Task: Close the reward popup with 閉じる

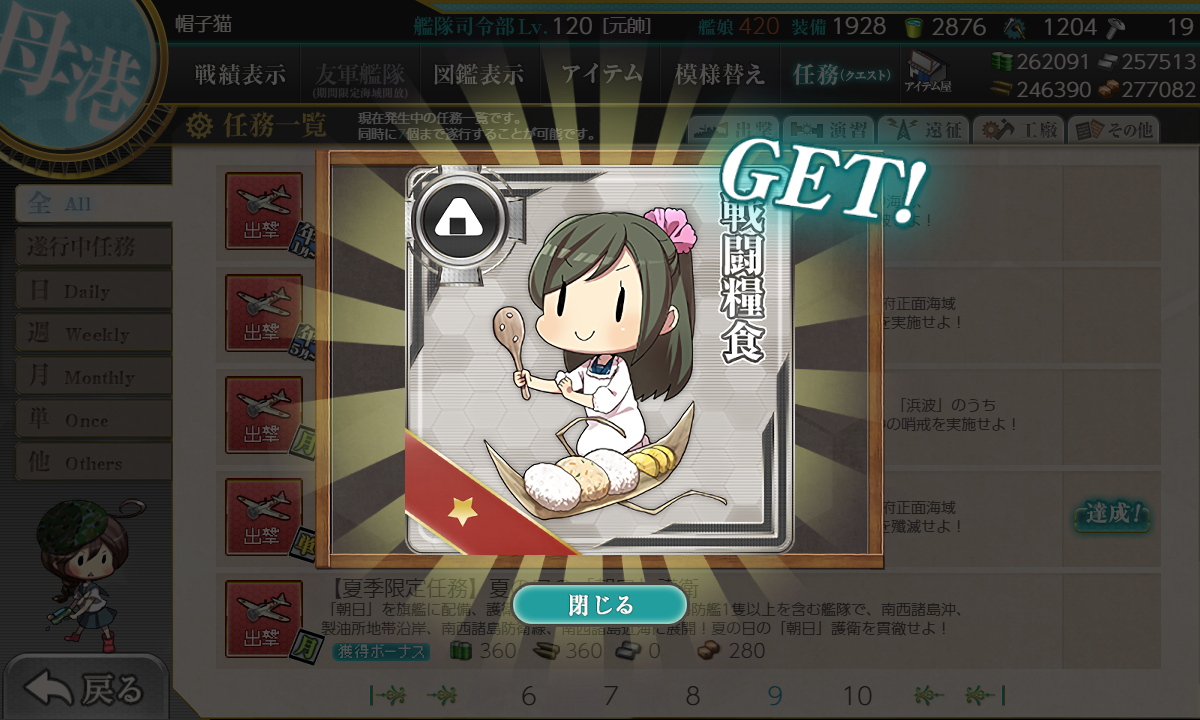Action: (600, 605)
